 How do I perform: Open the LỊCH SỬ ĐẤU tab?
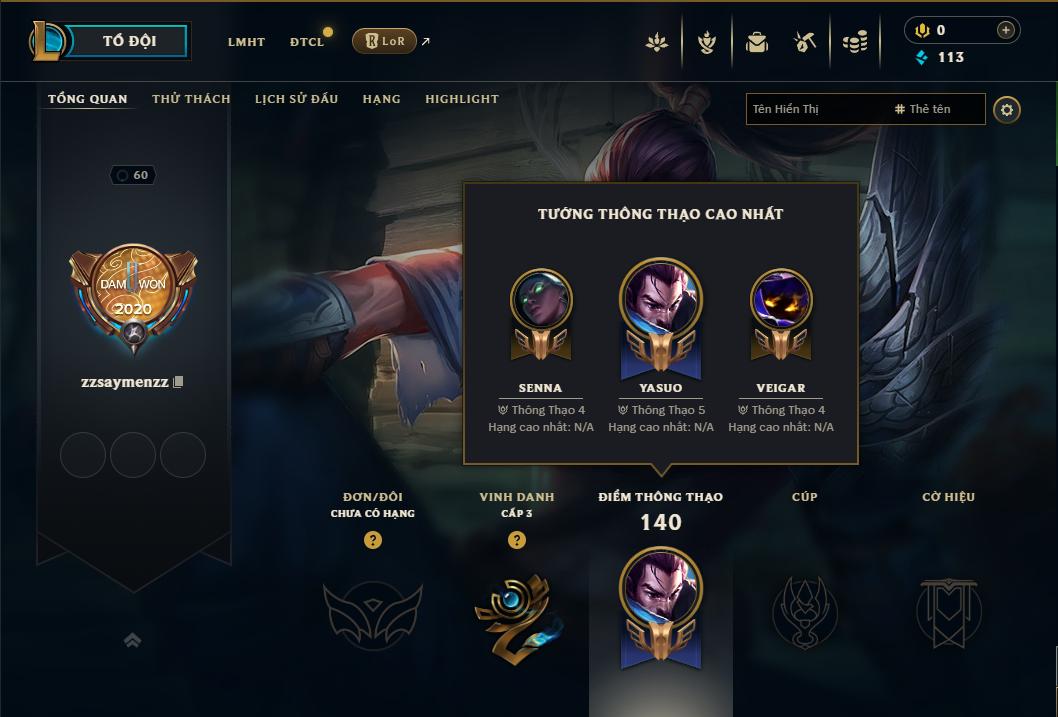point(296,99)
